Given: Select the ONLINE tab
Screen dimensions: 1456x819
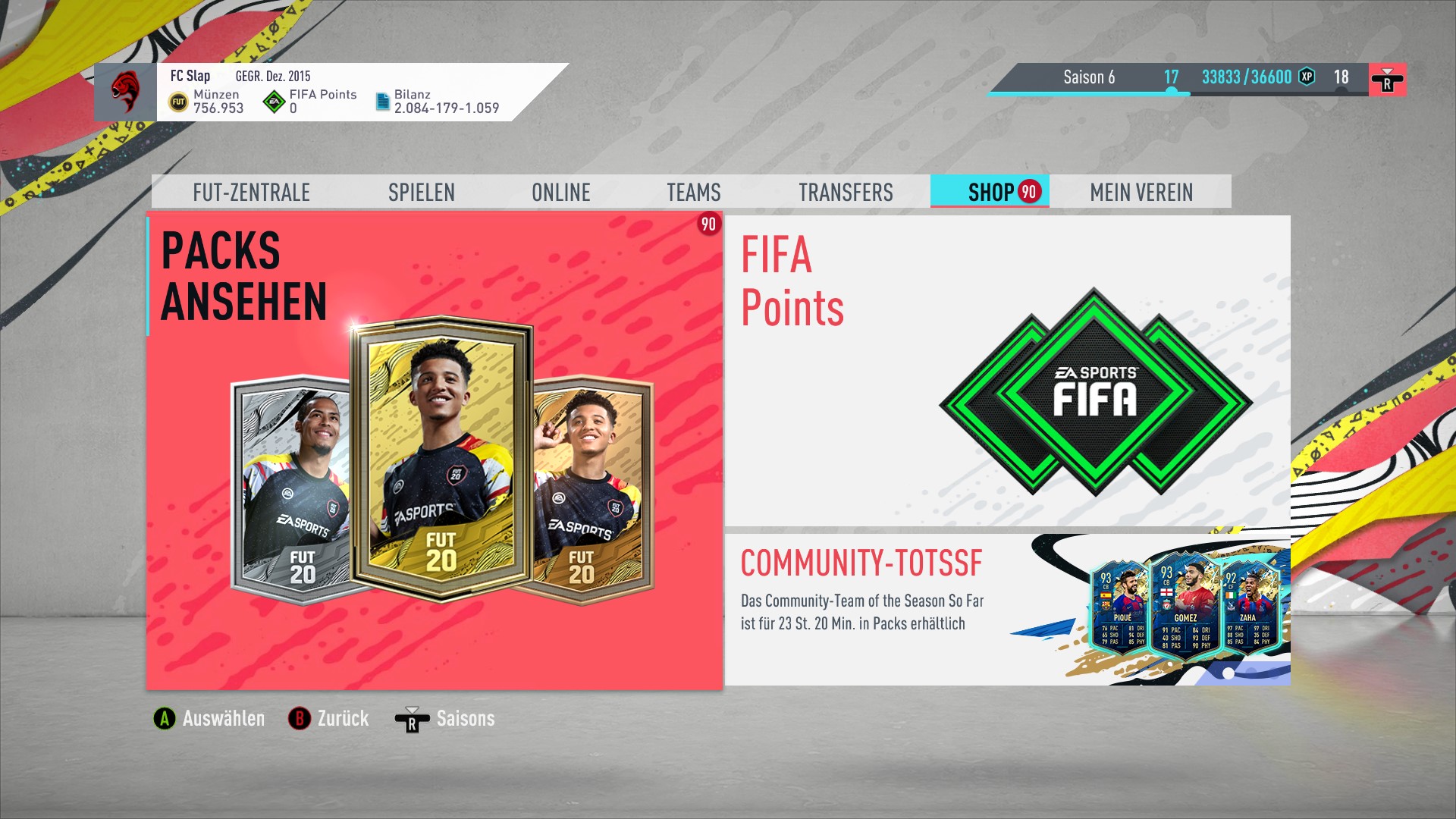Looking at the screenshot, I should click(x=560, y=193).
